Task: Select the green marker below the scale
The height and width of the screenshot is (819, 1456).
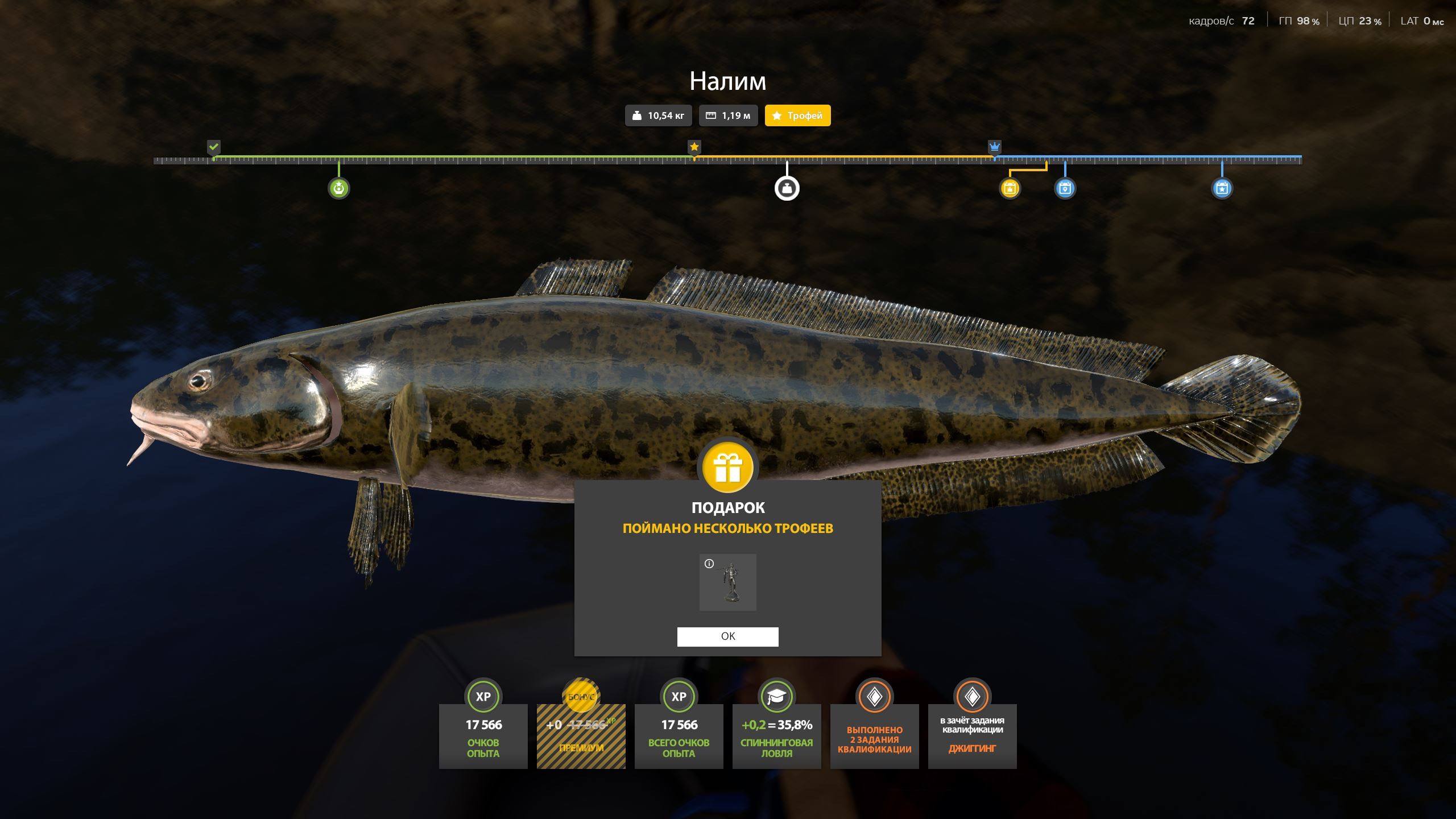Action: [339, 188]
